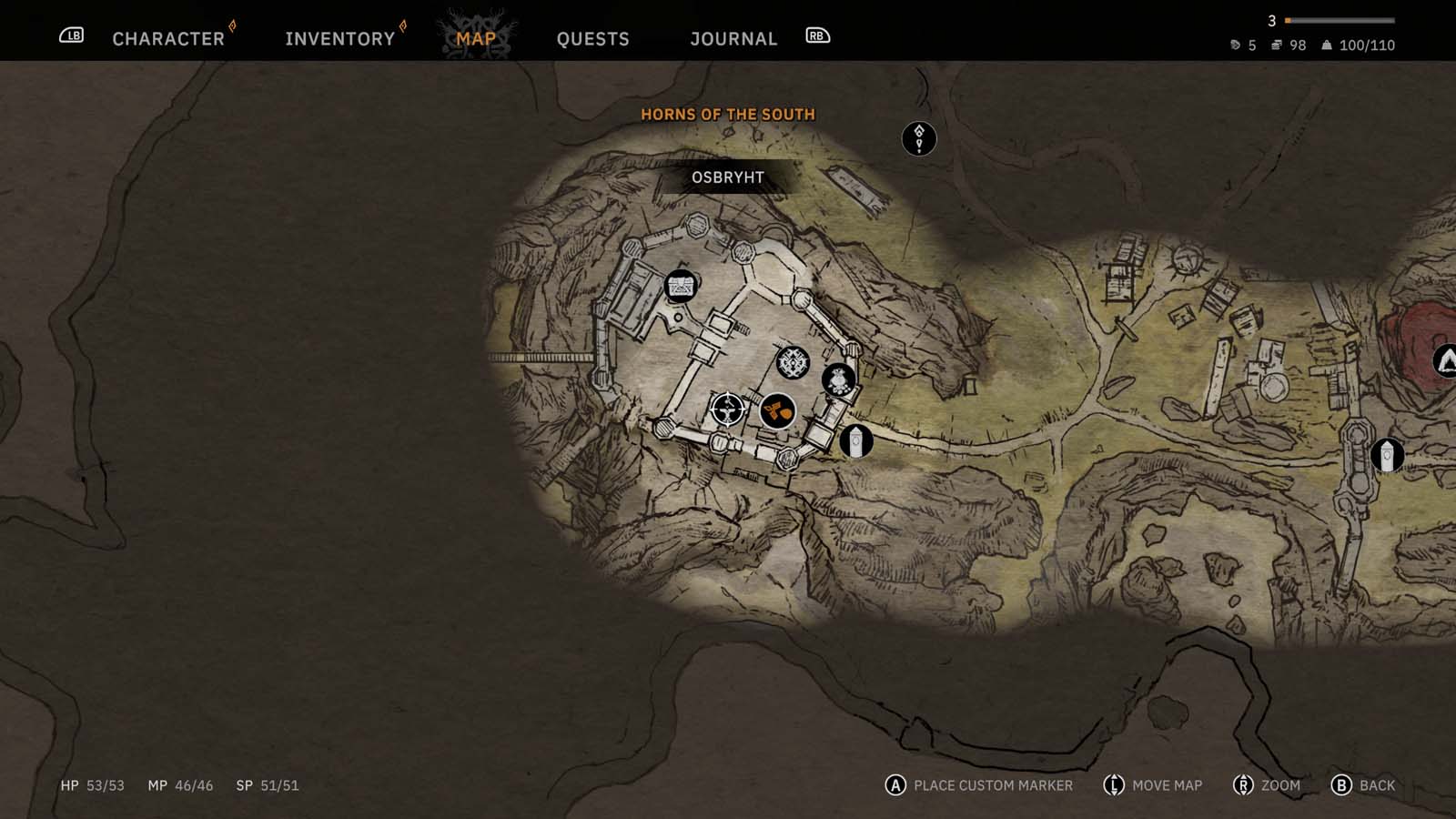Open the emblem boss marker inside the castle
The image size is (1456, 819).
point(792,363)
